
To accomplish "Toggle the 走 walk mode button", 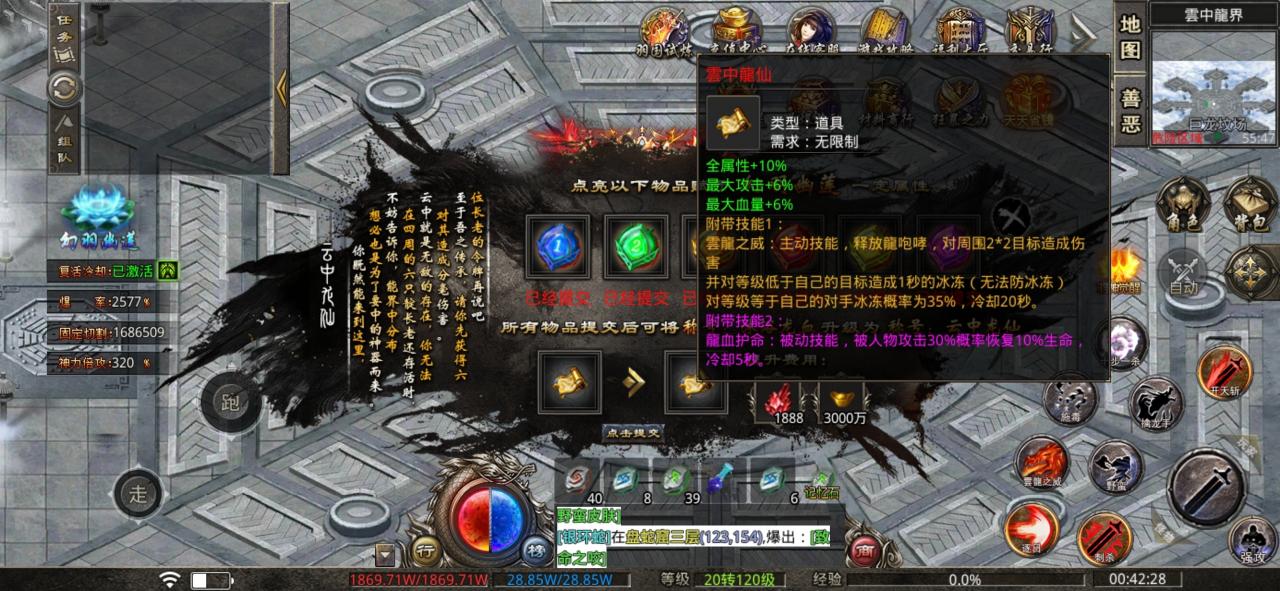I will (138, 492).
